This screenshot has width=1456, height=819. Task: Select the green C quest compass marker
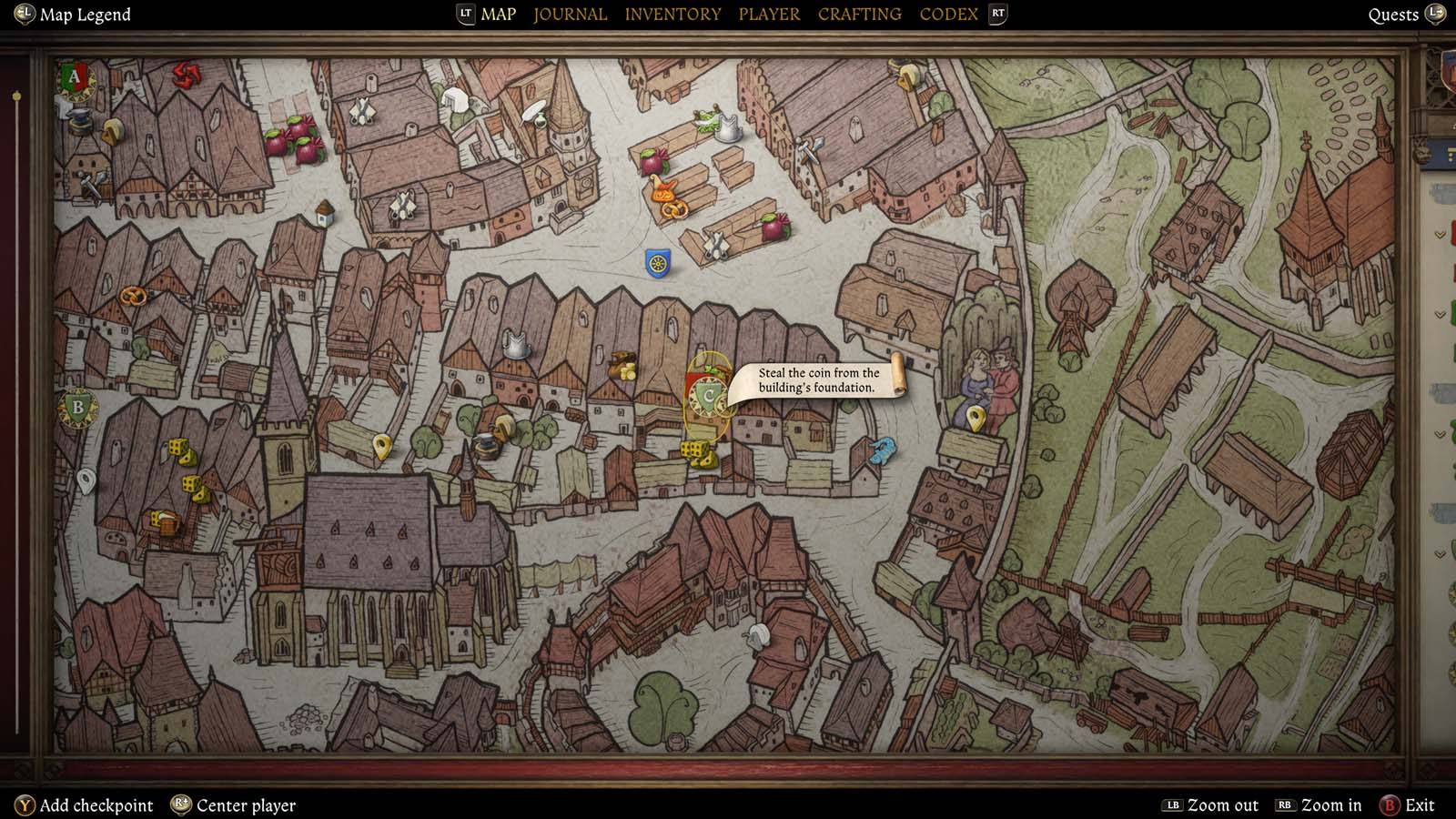[x=708, y=395]
